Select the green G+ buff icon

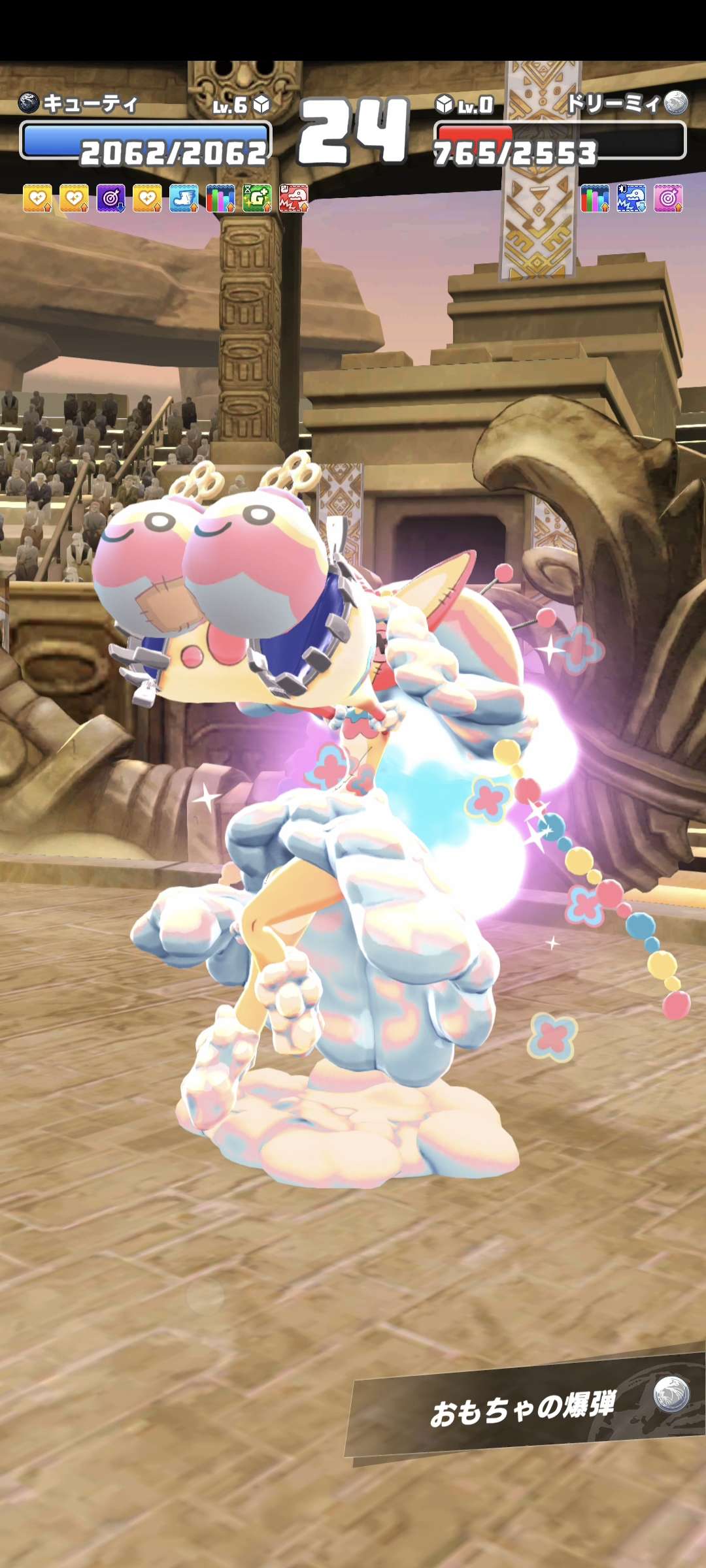pyautogui.click(x=257, y=198)
